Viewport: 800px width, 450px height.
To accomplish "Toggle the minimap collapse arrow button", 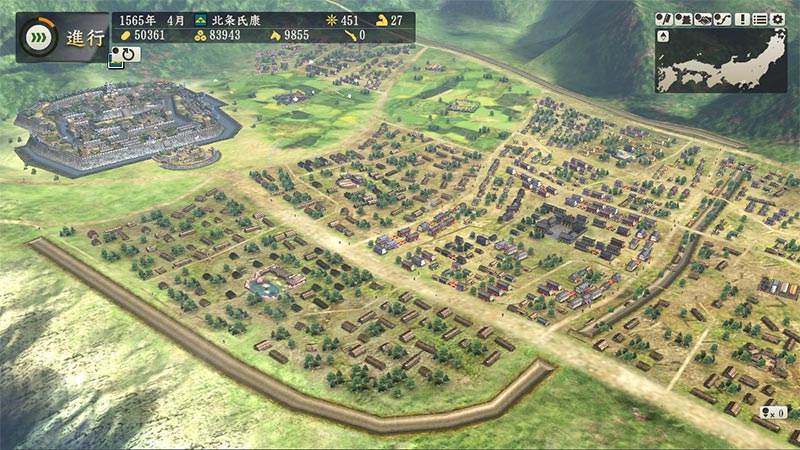I will 664,38.
